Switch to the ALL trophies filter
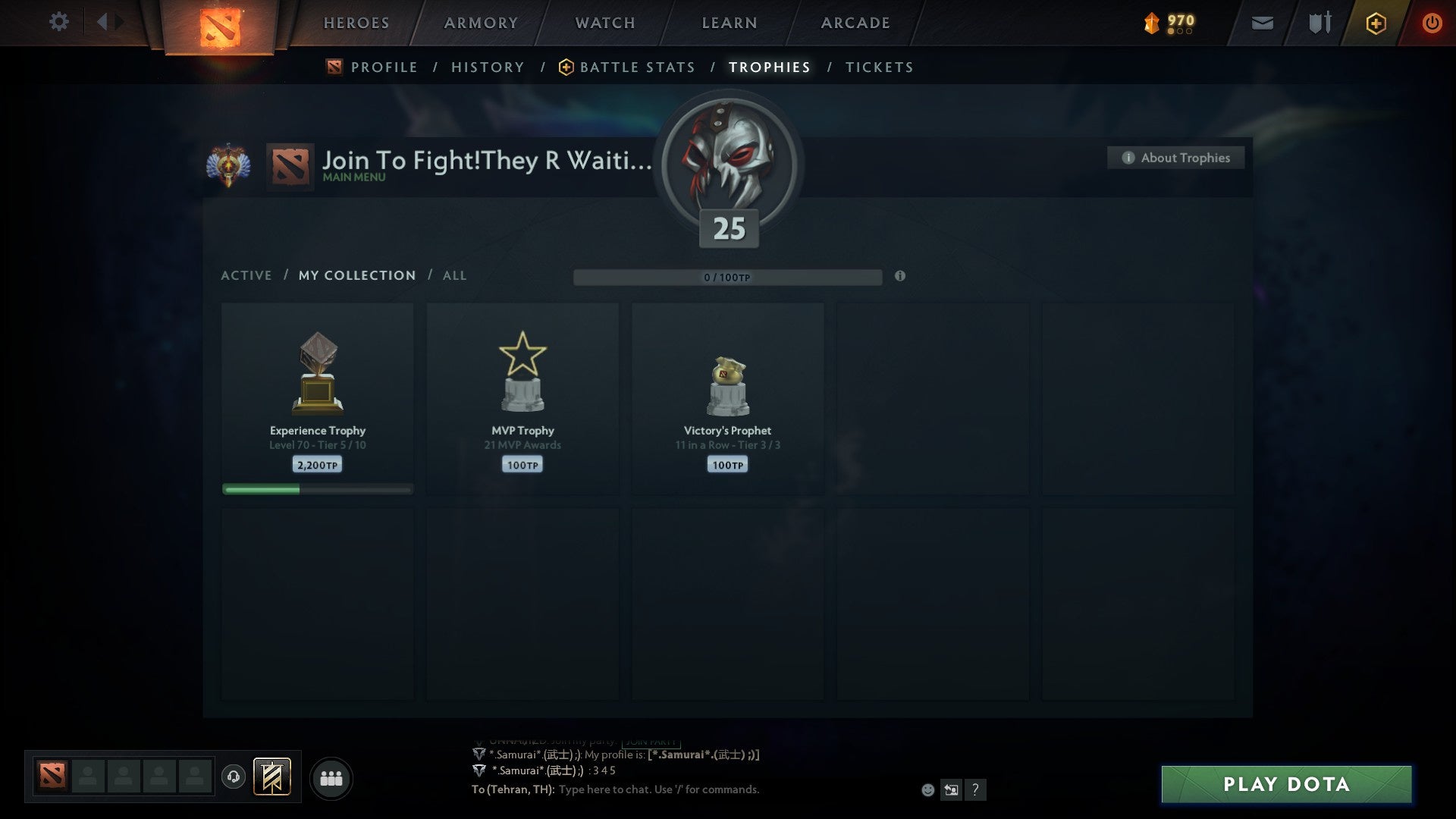The width and height of the screenshot is (1456, 819). (x=454, y=275)
